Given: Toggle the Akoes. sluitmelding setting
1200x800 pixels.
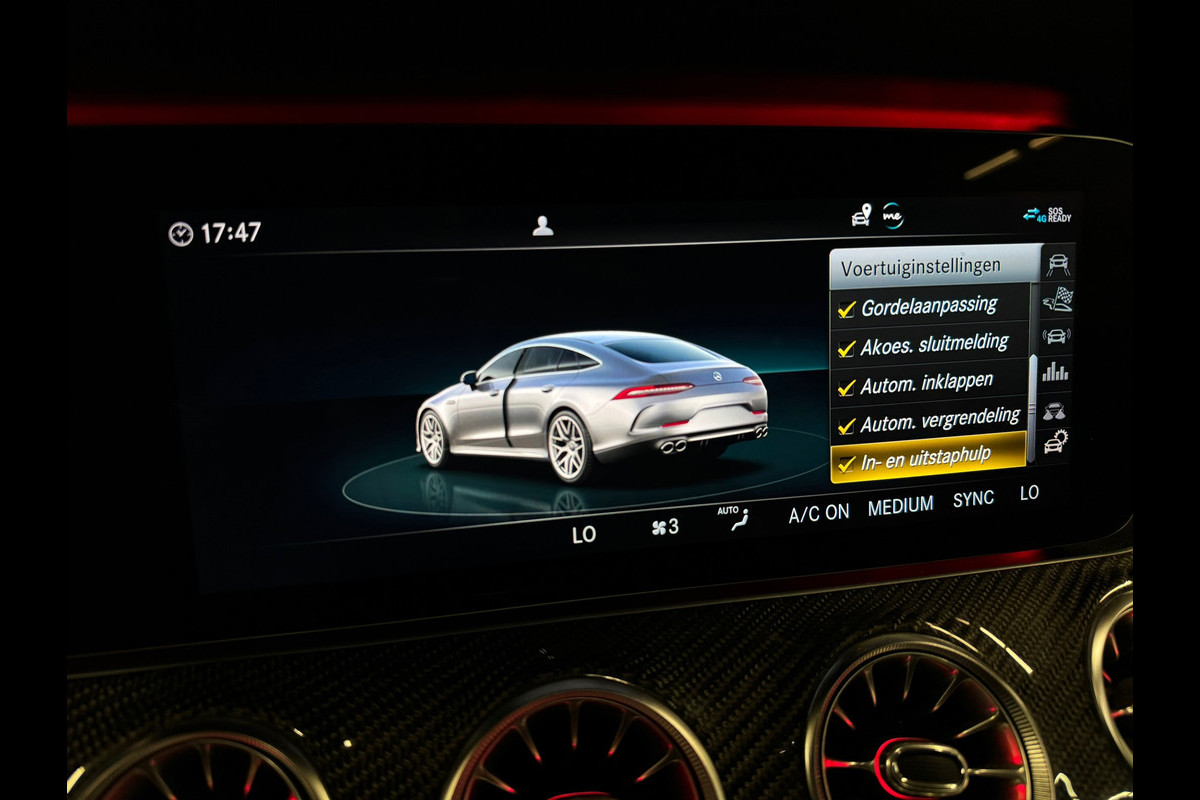Looking at the screenshot, I should 846,348.
